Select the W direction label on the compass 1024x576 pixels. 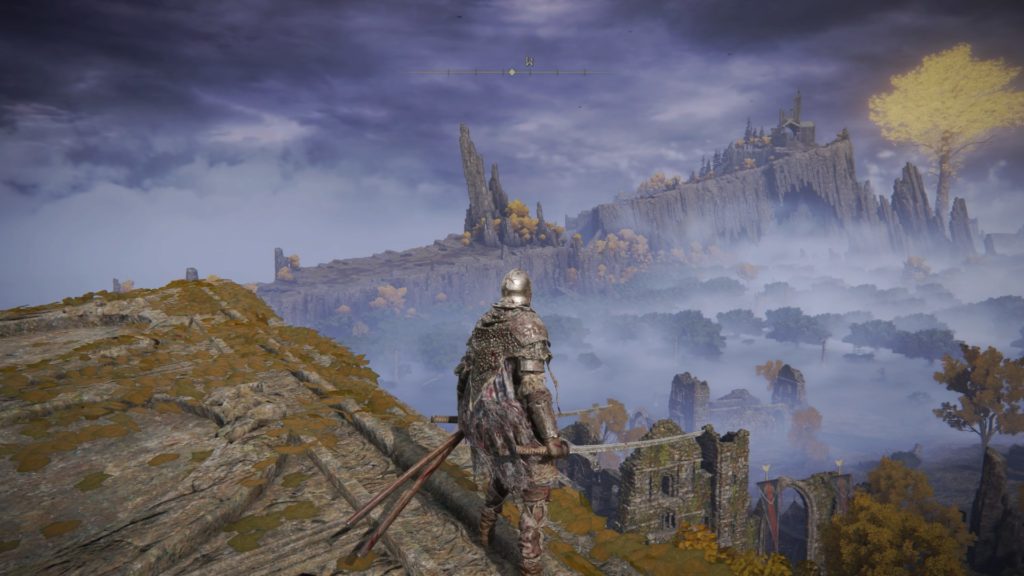[x=529, y=62]
